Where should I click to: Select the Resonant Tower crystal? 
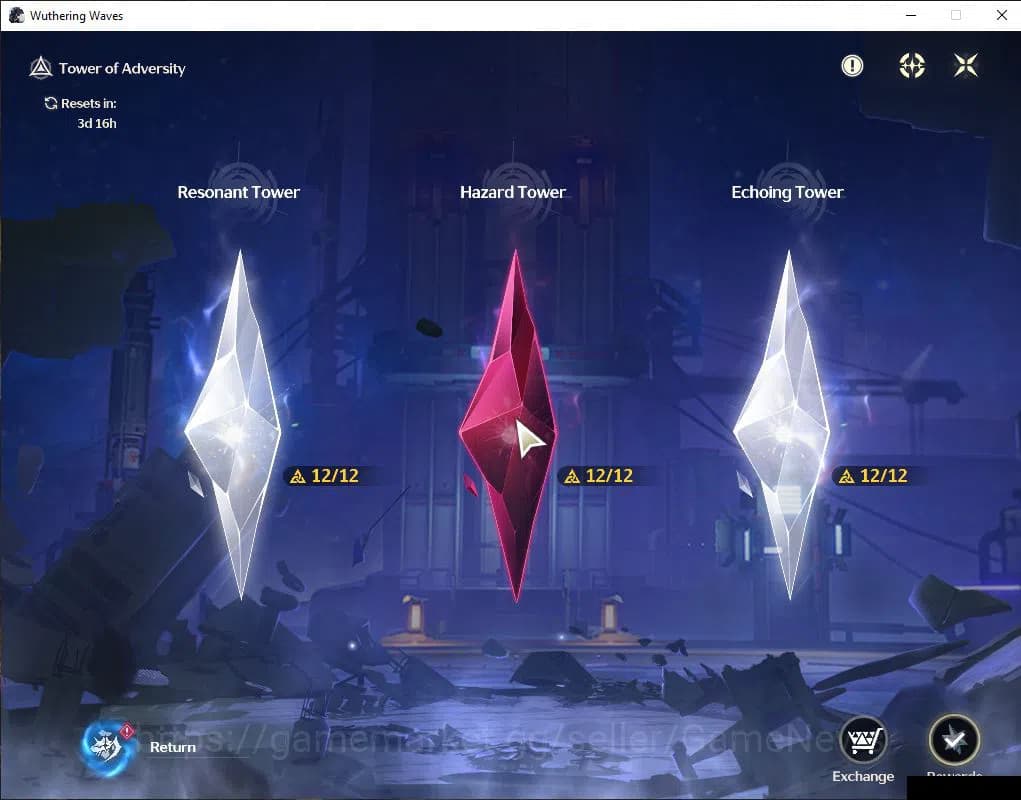[236, 425]
